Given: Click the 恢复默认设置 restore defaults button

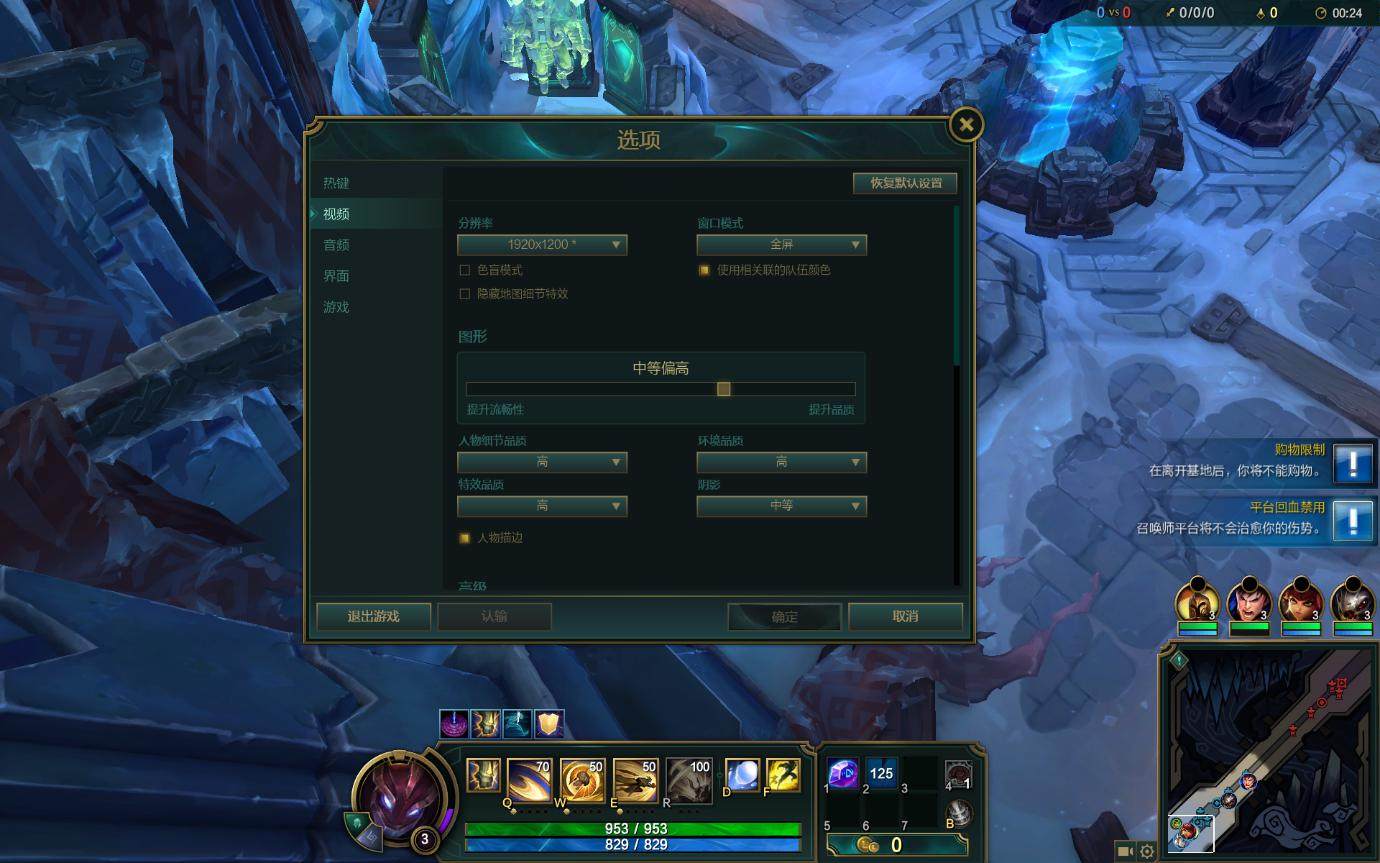Looking at the screenshot, I should (905, 183).
